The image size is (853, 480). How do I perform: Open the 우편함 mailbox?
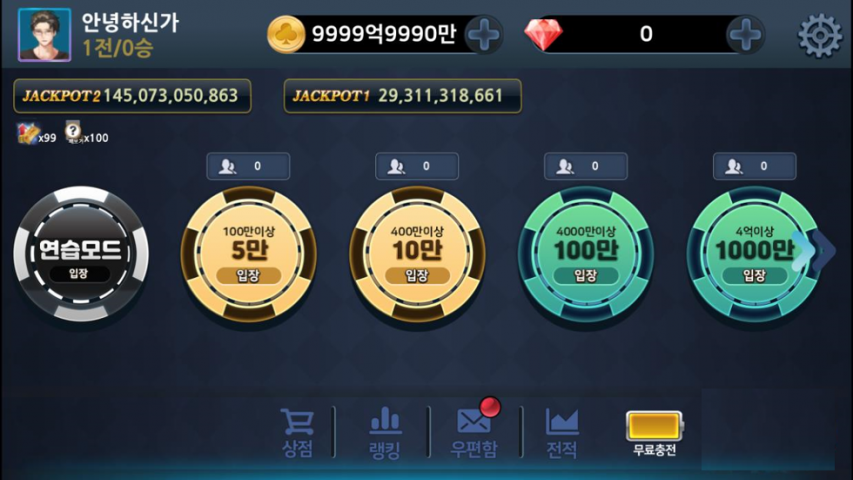473,433
